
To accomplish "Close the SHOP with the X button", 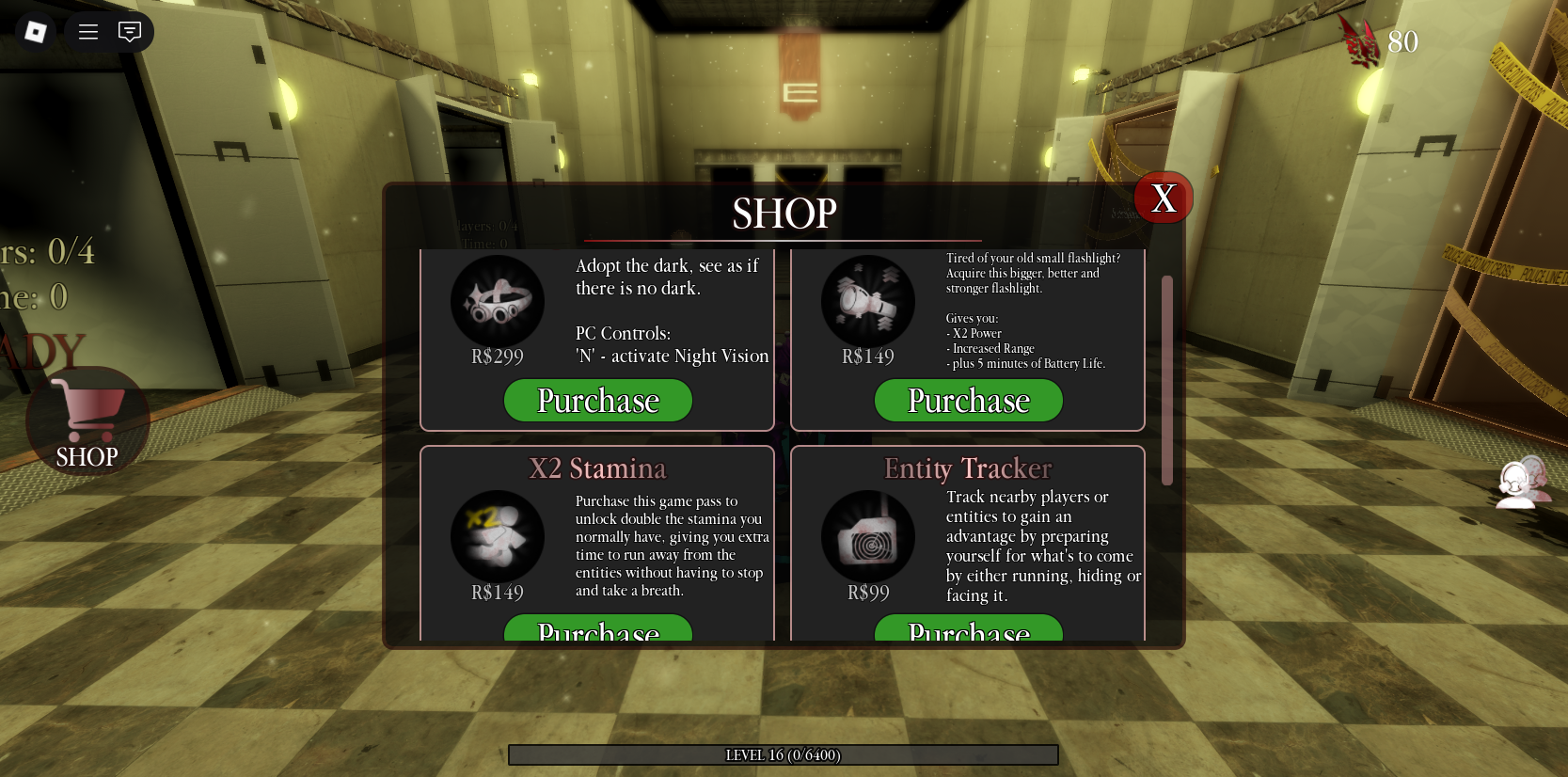I will 1164,198.
